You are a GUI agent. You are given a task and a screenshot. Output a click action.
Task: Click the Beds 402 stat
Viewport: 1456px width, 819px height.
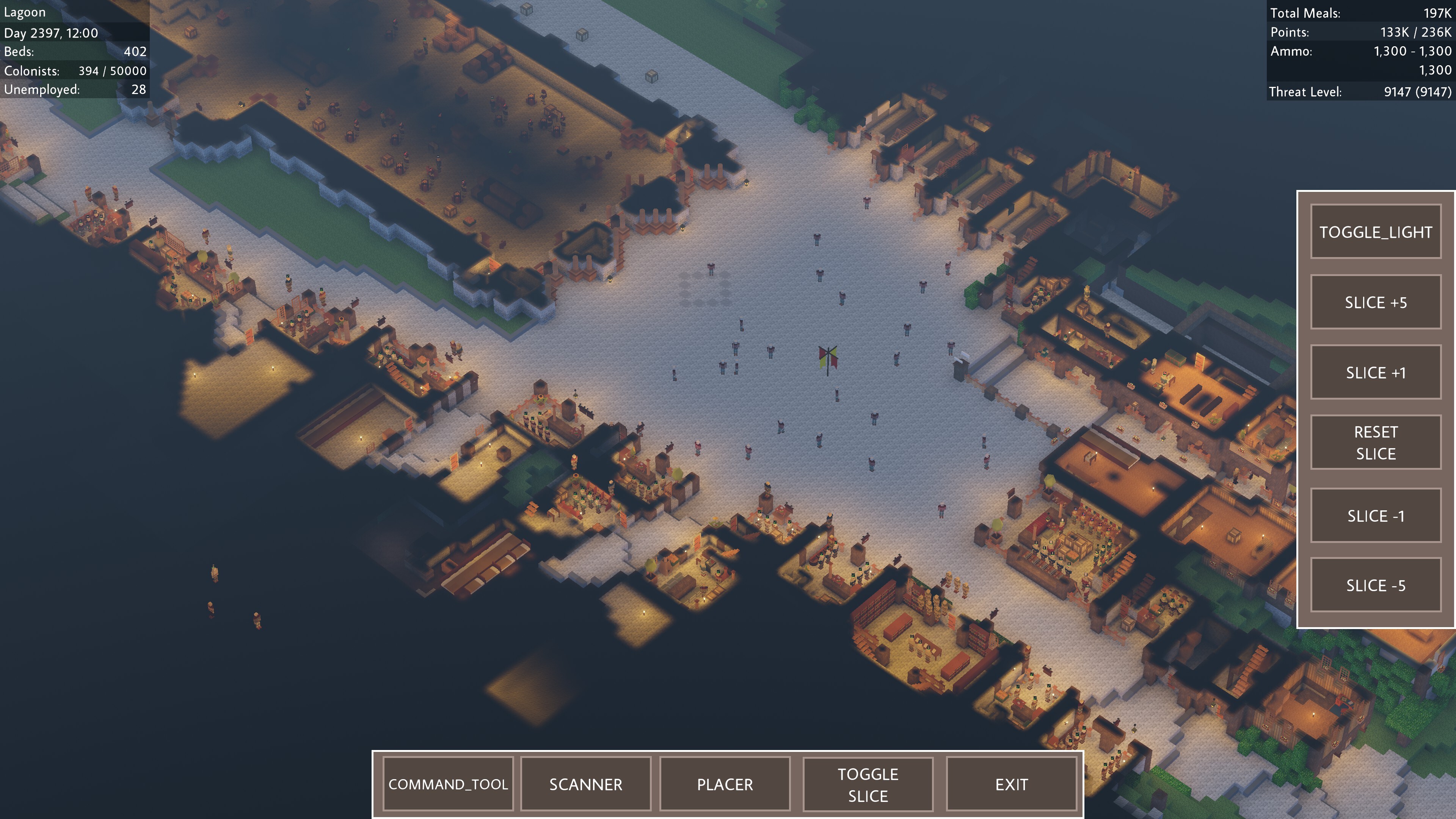74,52
